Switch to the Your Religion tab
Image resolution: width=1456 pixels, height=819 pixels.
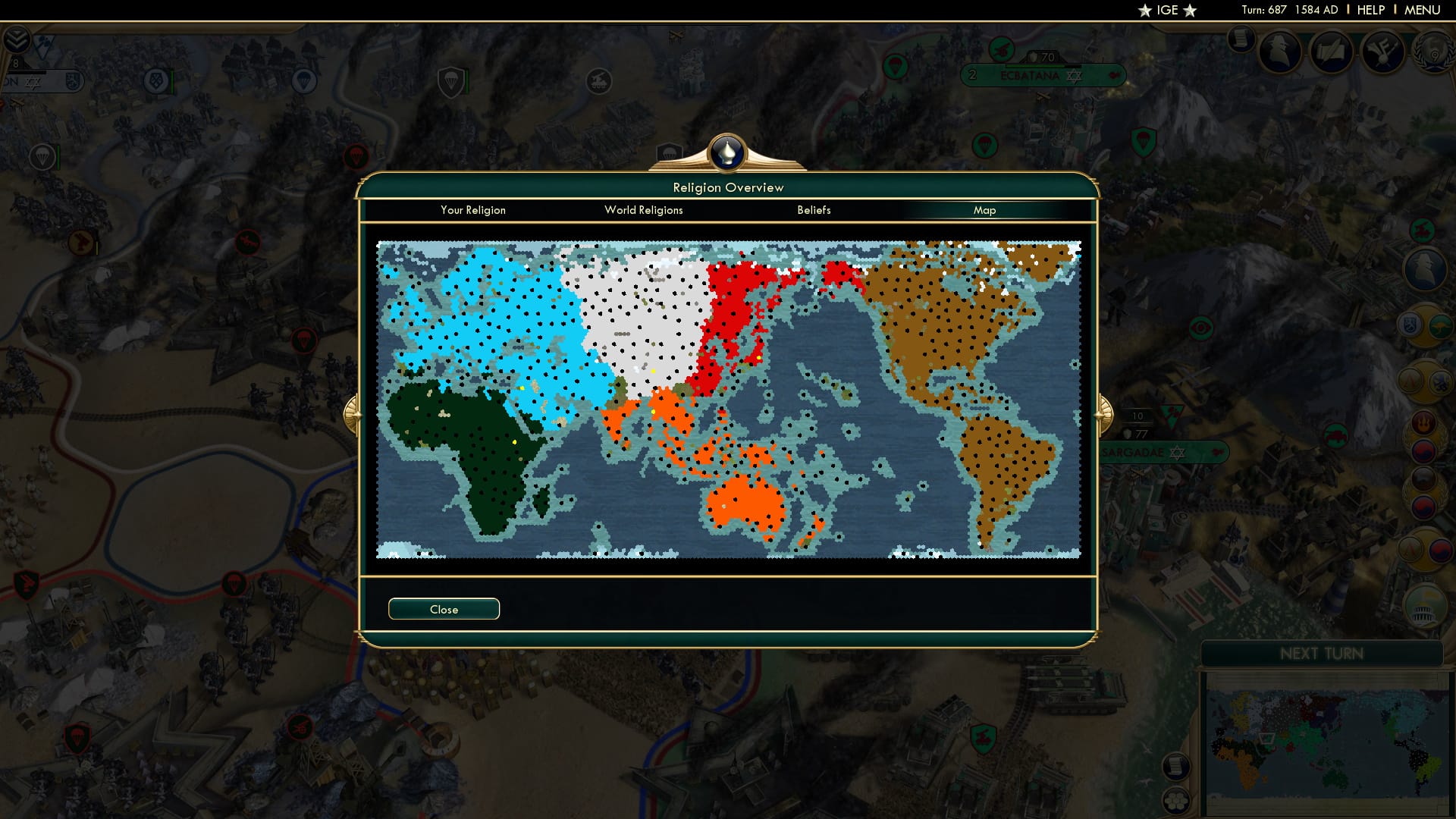(472, 210)
